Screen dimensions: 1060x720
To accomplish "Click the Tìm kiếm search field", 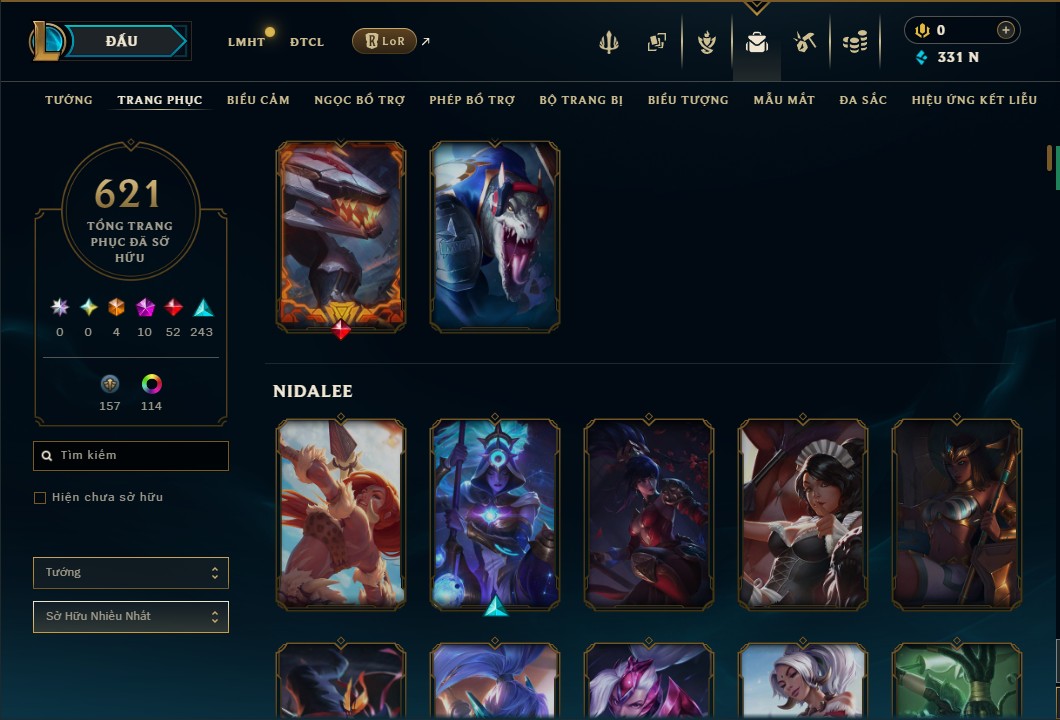I will point(131,456).
